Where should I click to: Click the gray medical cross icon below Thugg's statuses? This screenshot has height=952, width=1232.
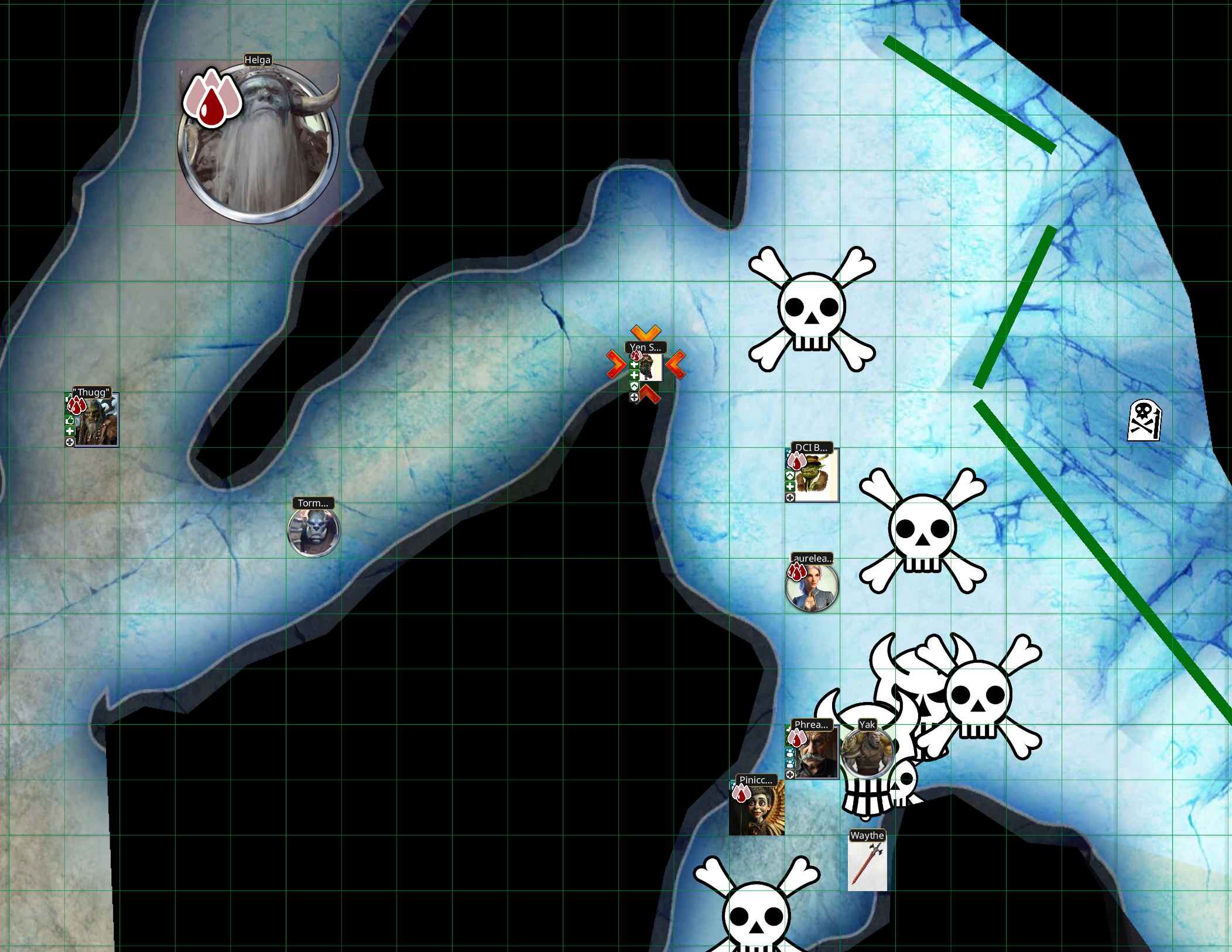coord(69,442)
